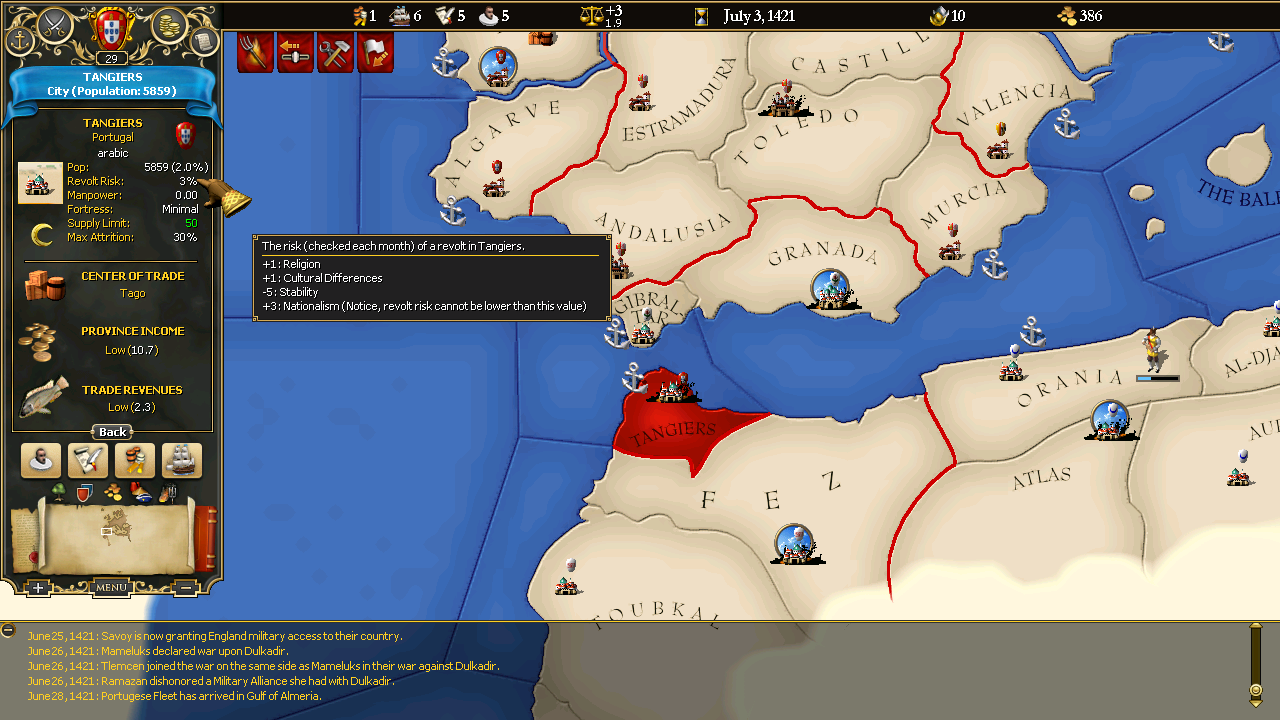Open the barrels and gold trade button

click(135, 460)
